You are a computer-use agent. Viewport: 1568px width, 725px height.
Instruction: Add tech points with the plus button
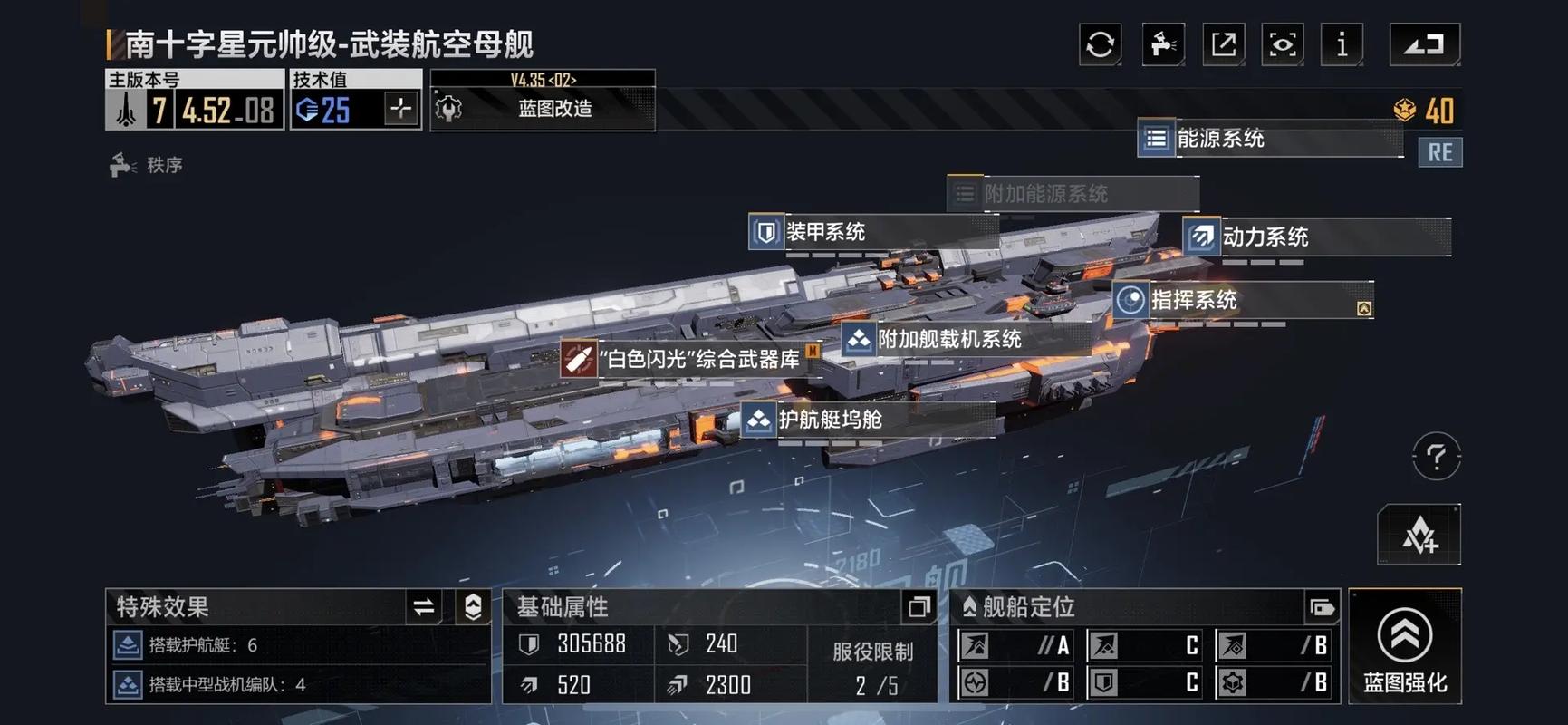pos(400,110)
